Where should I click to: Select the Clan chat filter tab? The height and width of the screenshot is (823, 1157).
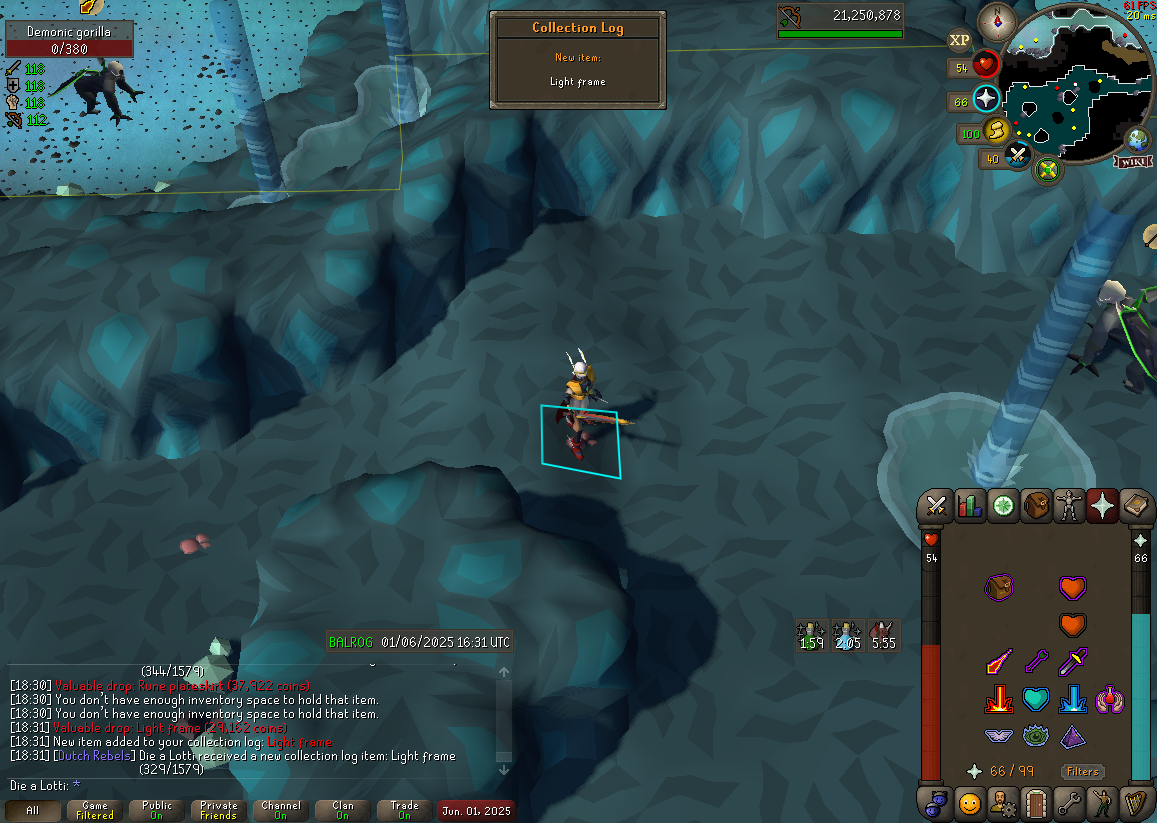point(343,810)
